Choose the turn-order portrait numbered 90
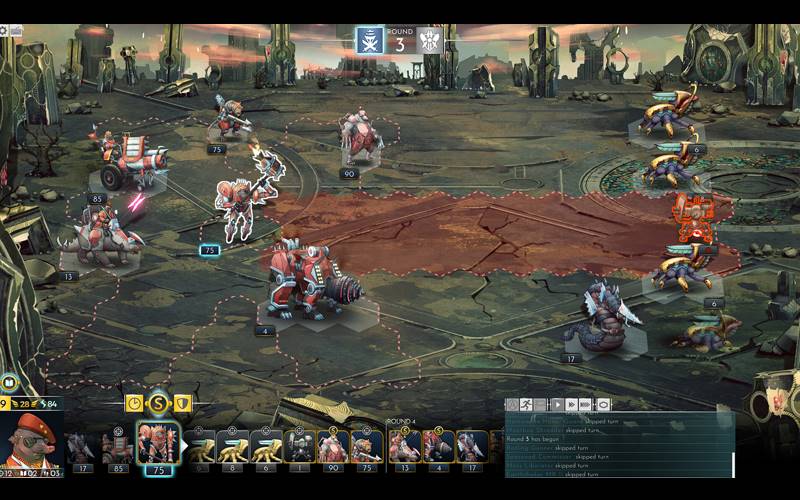Image resolution: width=800 pixels, height=500 pixels. pos(333,448)
